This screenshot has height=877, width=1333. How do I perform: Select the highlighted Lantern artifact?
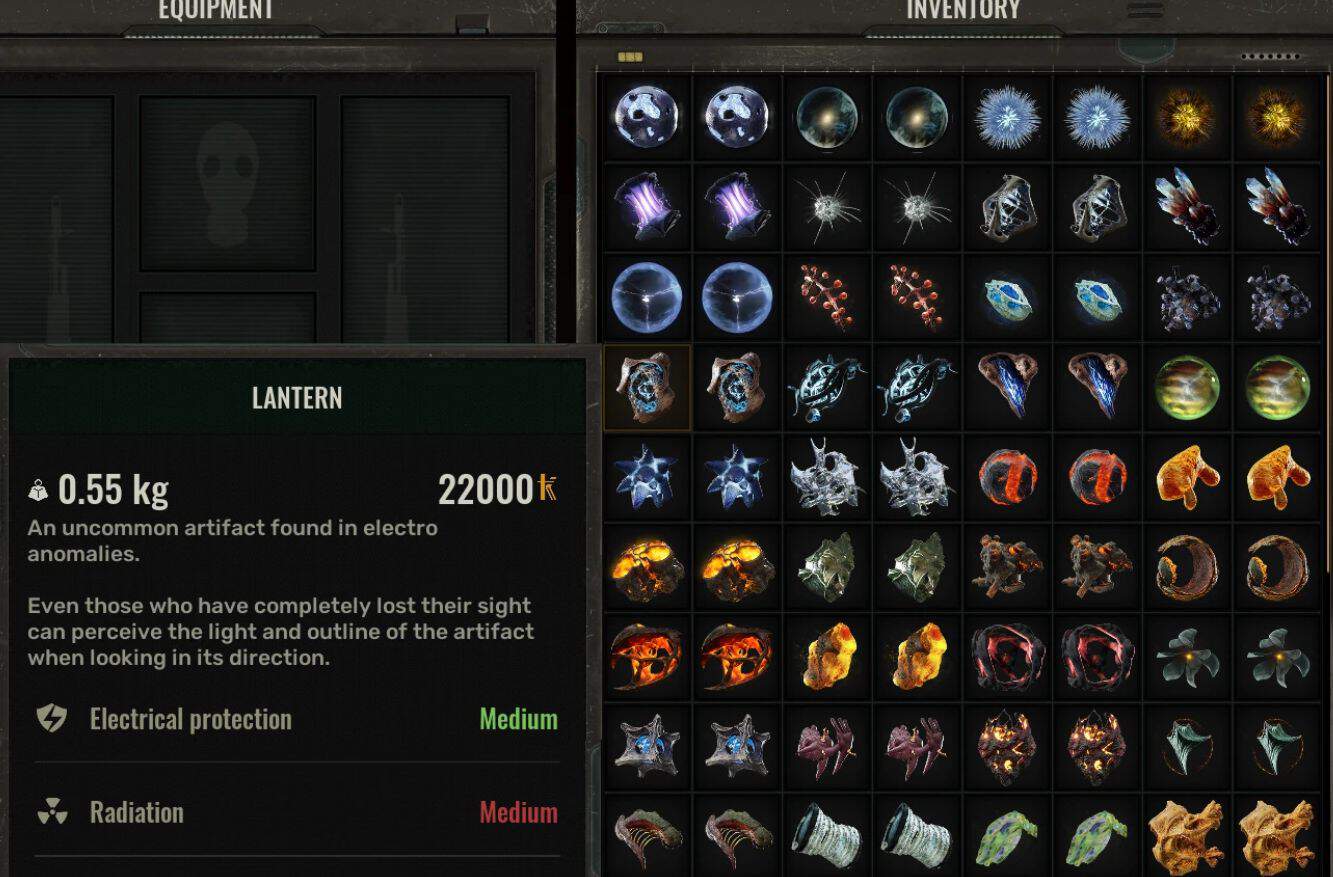tap(645, 388)
